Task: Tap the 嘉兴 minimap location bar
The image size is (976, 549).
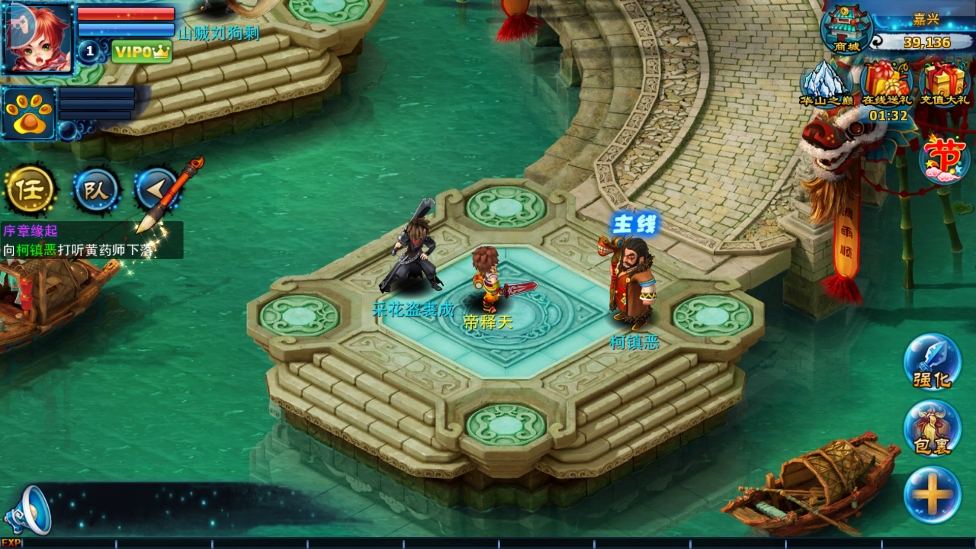Action: (x=924, y=32)
